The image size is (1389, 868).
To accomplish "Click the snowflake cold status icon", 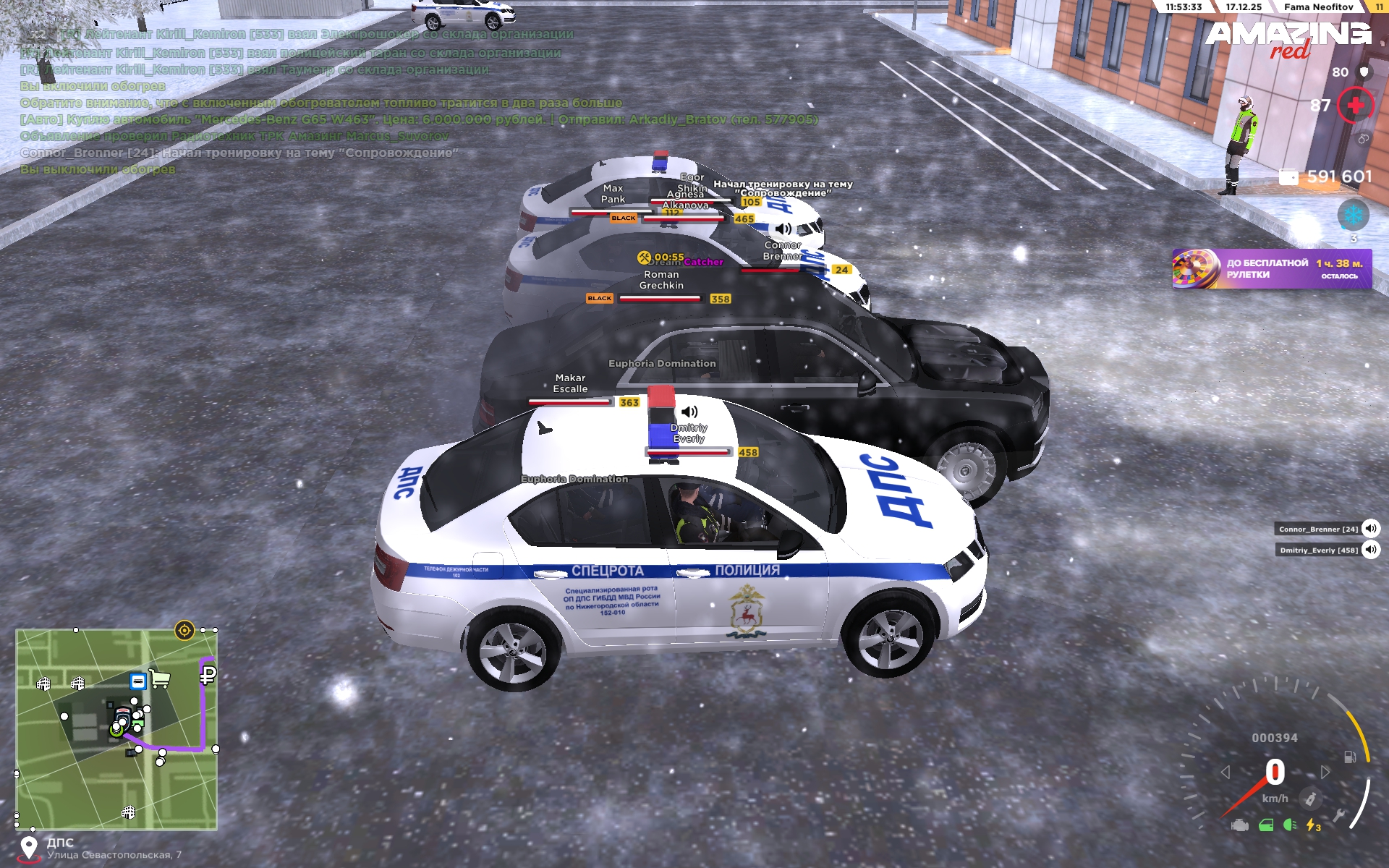I will 1353,215.
